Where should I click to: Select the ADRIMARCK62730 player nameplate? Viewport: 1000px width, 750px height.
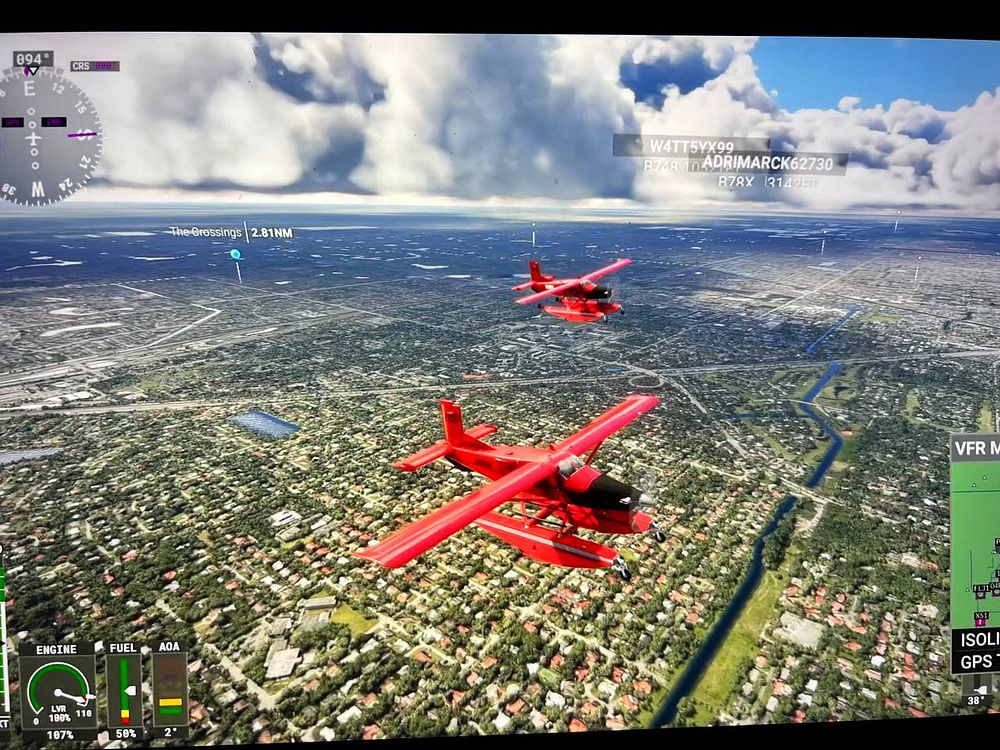tap(767, 162)
